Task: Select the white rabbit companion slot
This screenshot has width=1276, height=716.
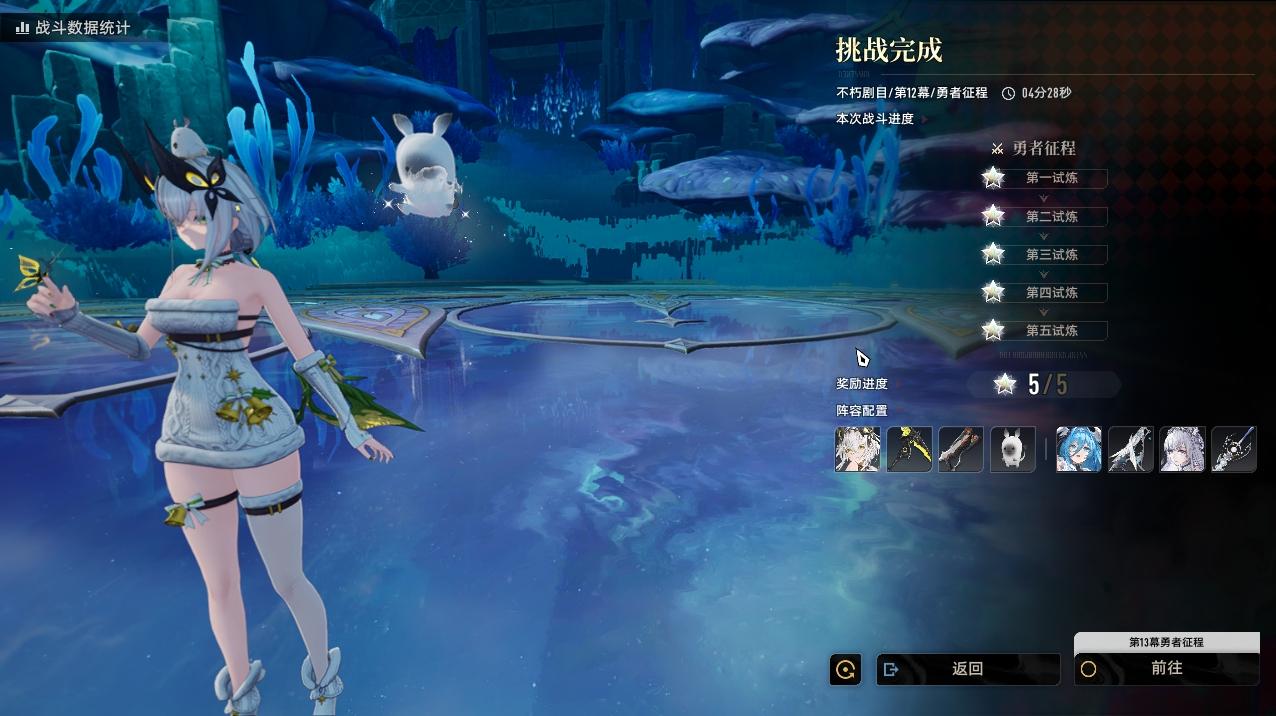Action: pyautogui.click(x=1012, y=449)
